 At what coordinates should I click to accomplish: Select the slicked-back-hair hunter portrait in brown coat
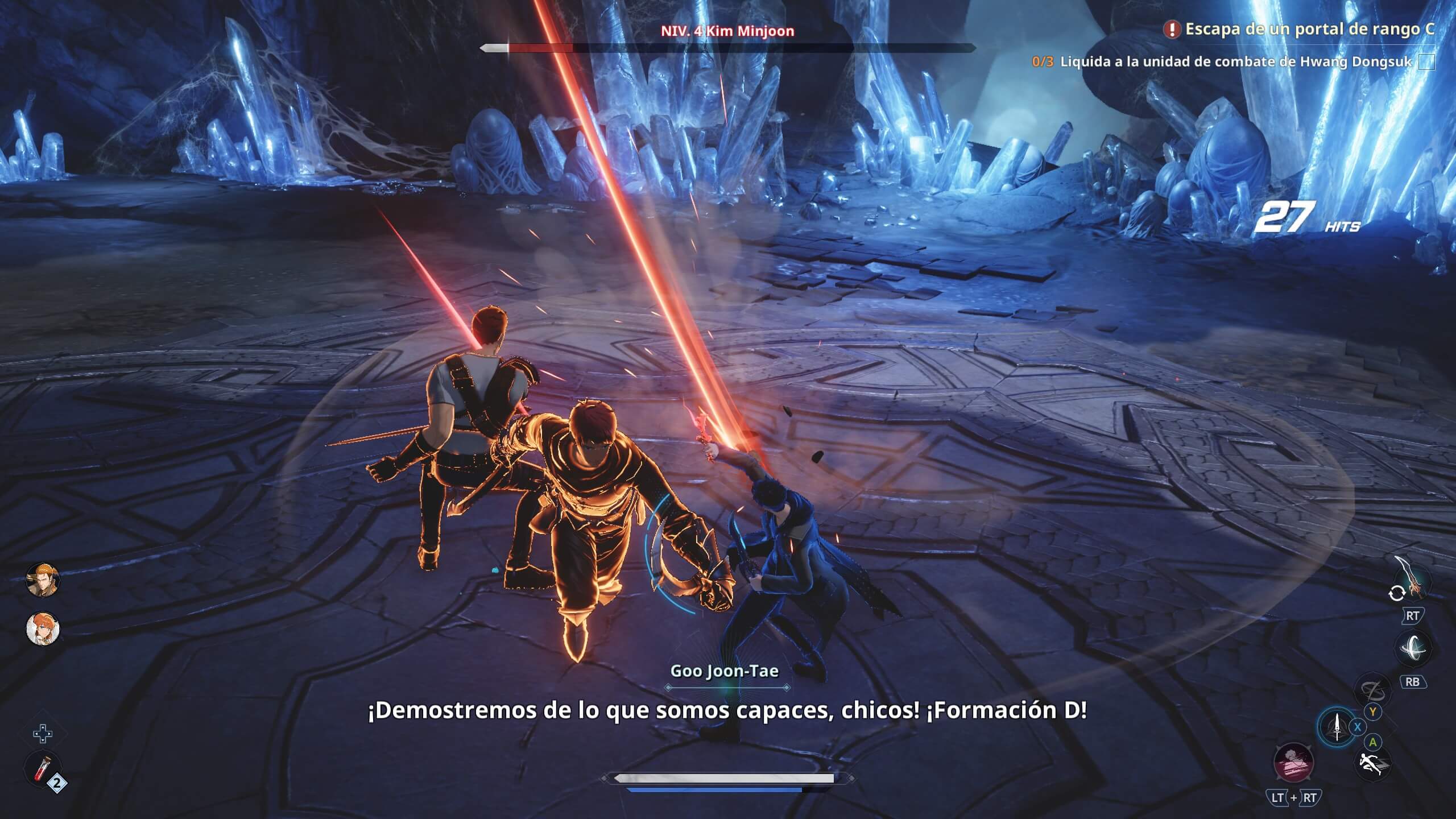pos(43,580)
